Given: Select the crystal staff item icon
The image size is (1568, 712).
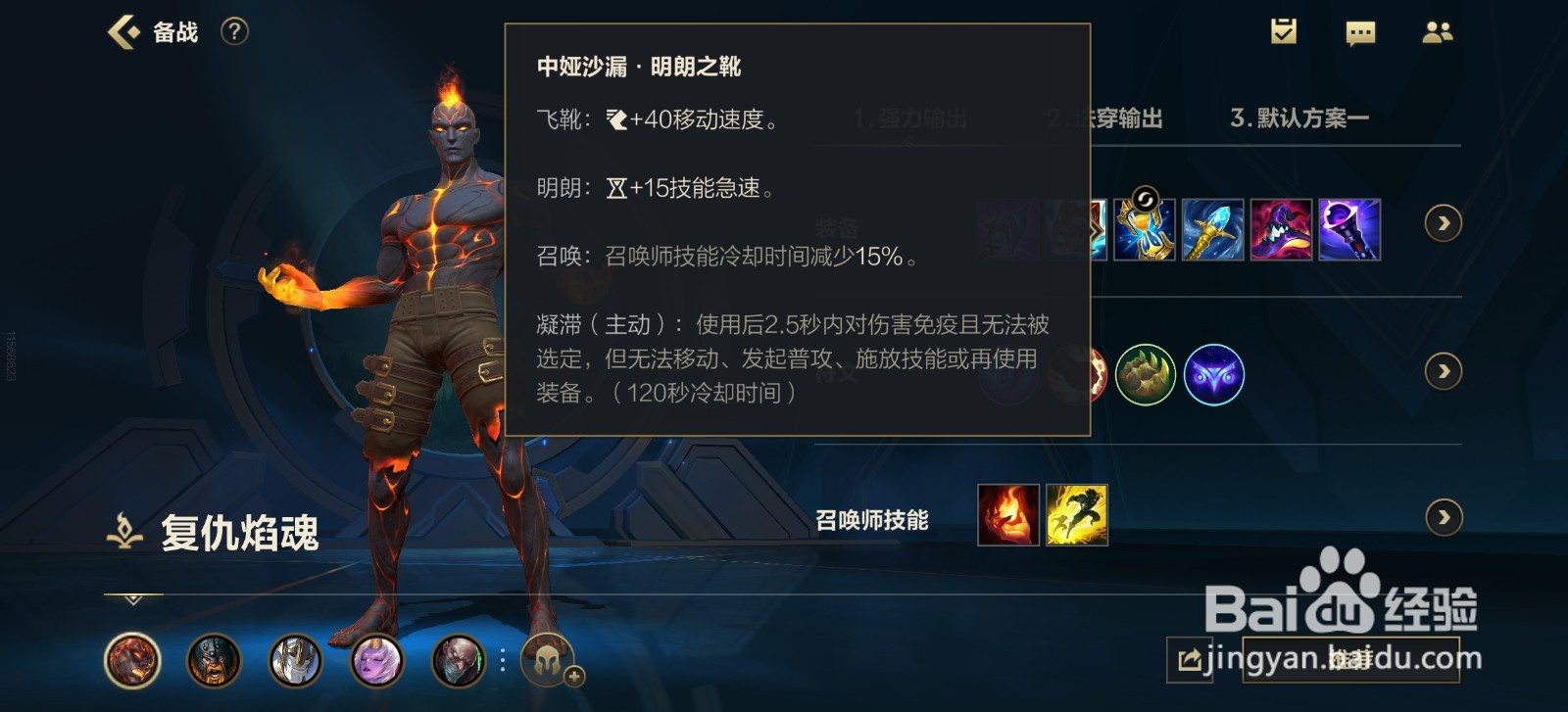Looking at the screenshot, I should tap(1211, 227).
